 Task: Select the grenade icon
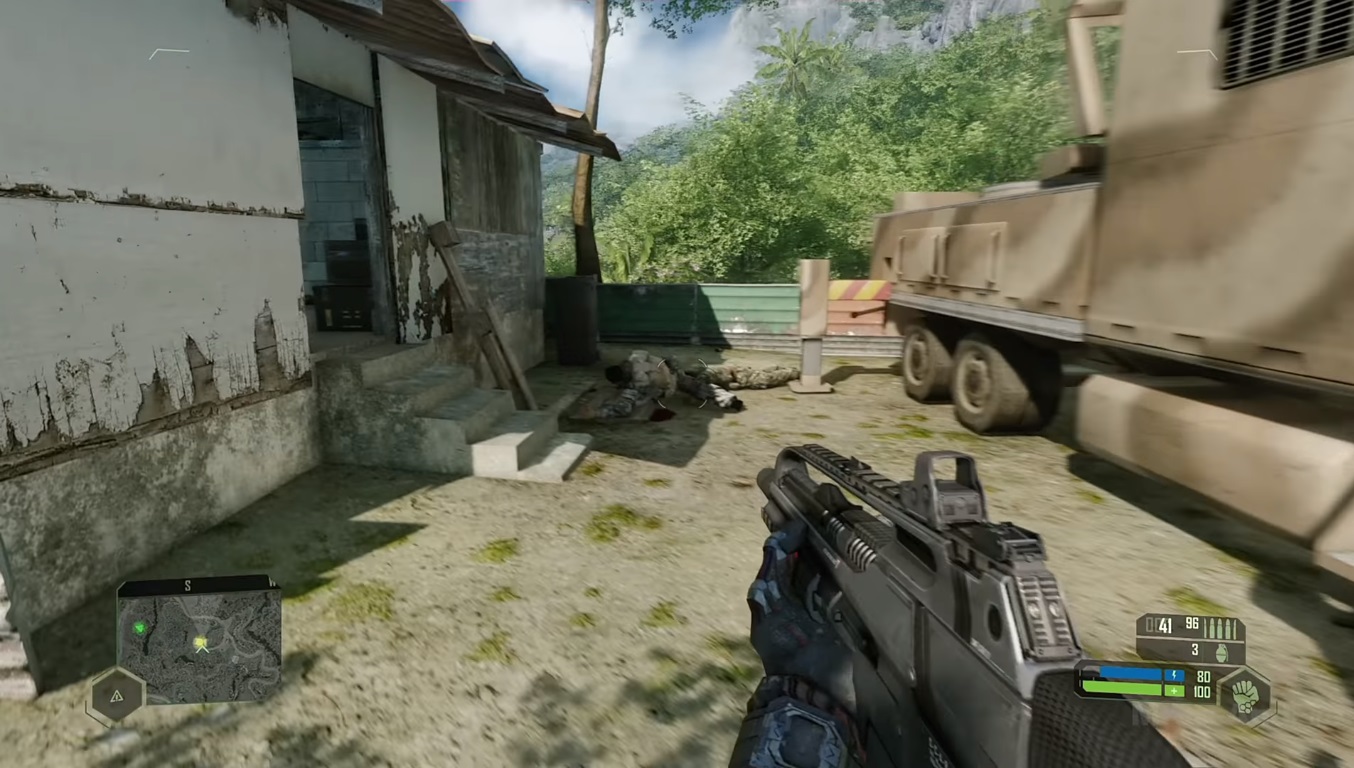1221,651
